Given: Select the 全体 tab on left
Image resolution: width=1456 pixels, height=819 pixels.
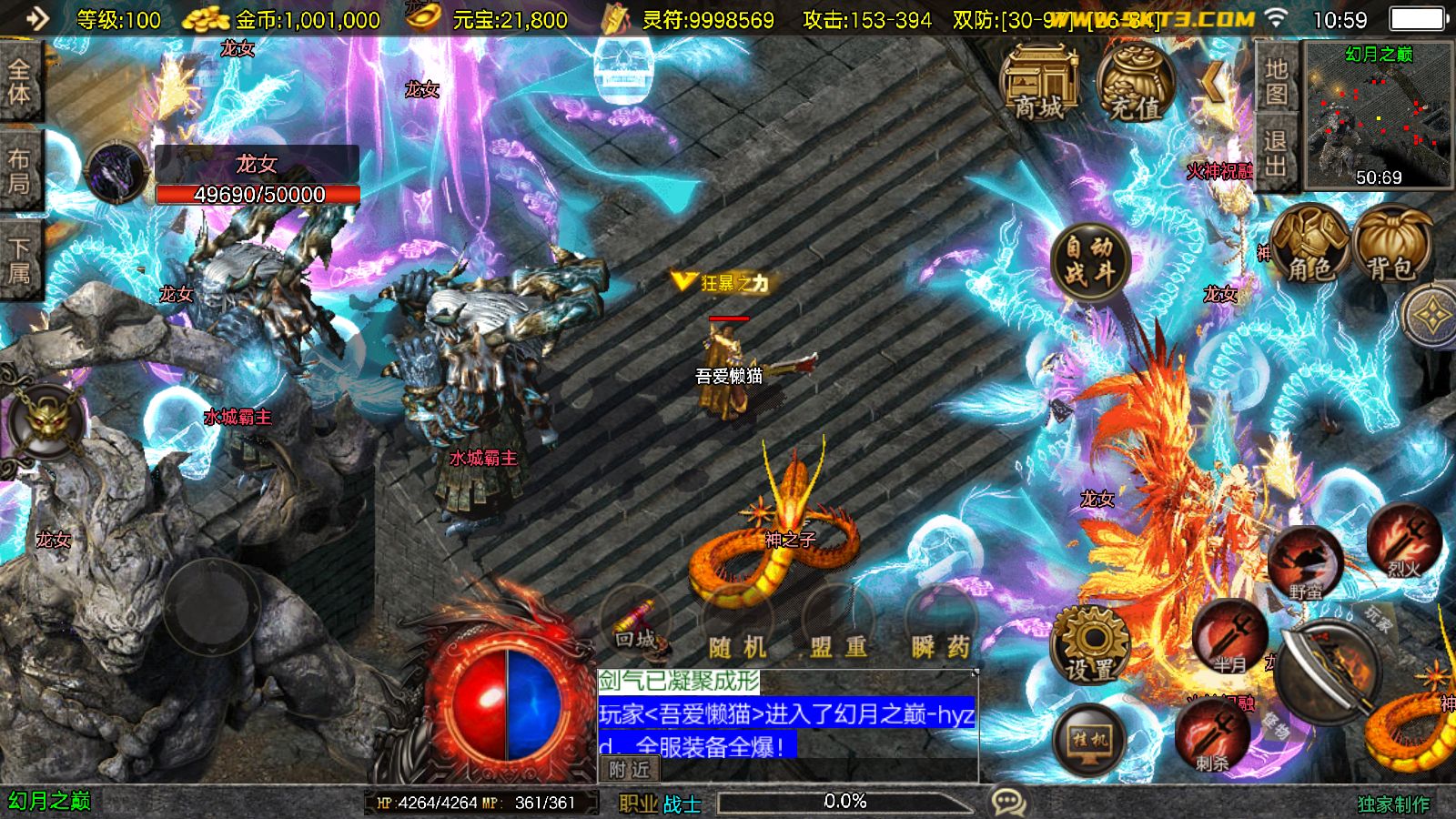Looking at the screenshot, I should point(20,82).
